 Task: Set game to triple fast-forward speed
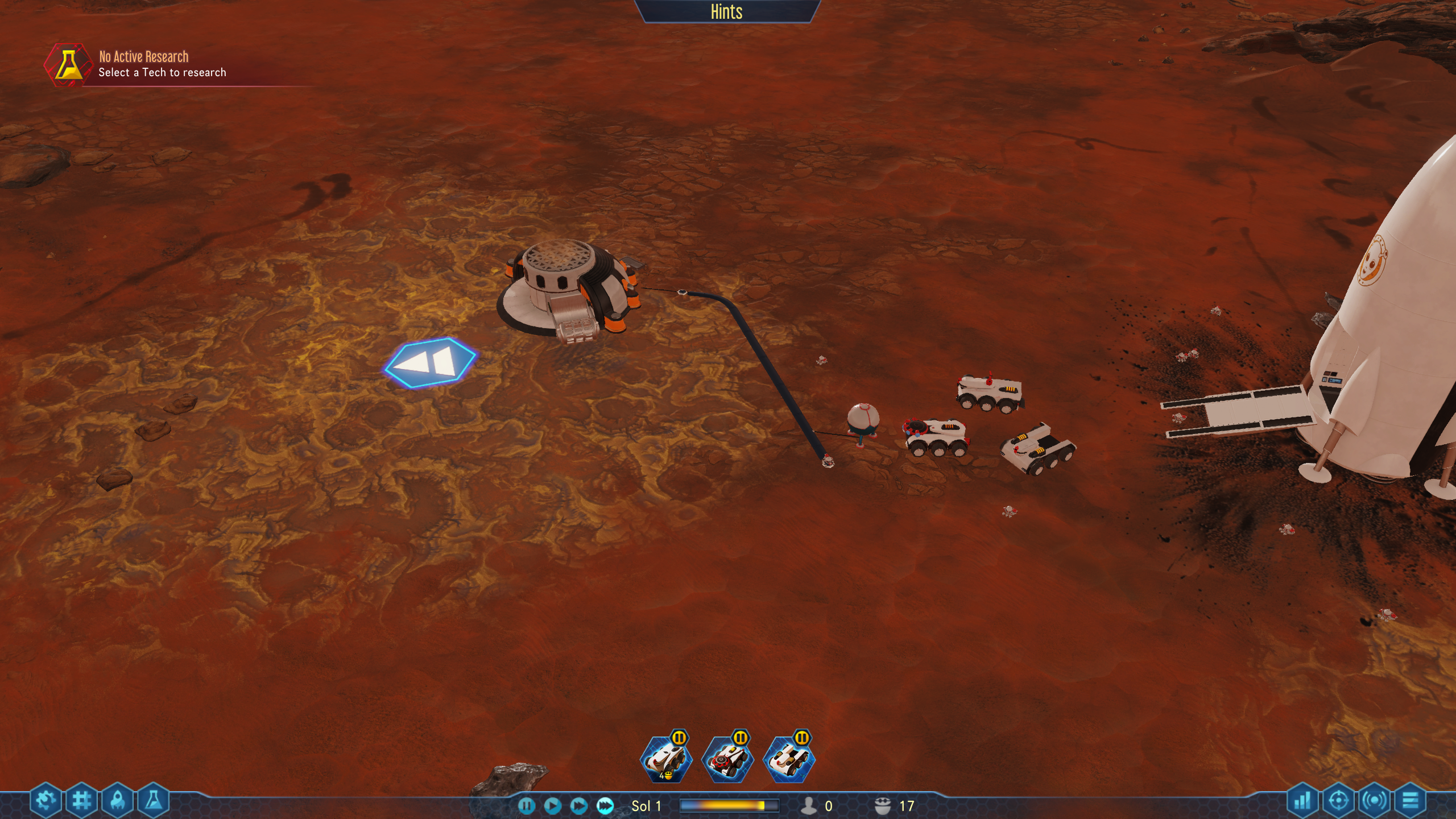pyautogui.click(x=605, y=805)
